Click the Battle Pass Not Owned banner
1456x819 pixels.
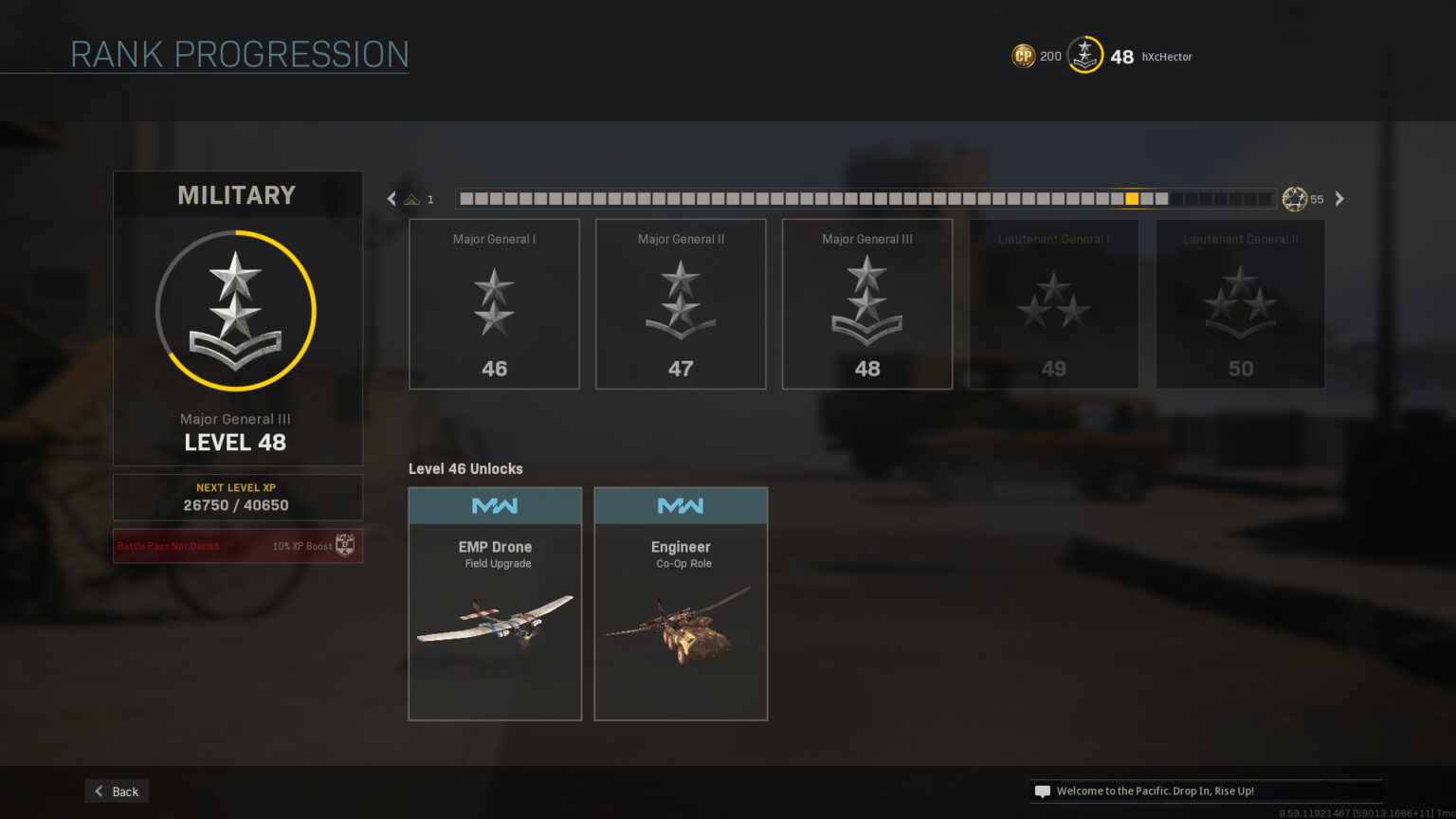click(x=237, y=545)
